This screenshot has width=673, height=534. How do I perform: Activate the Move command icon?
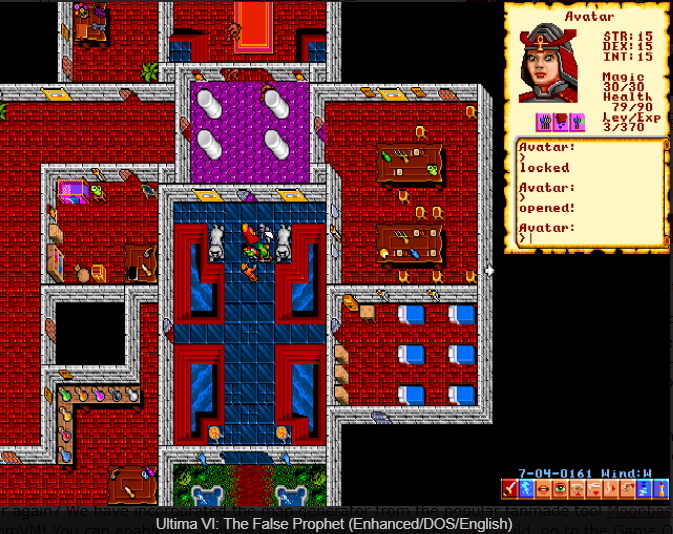pyautogui.click(x=609, y=489)
